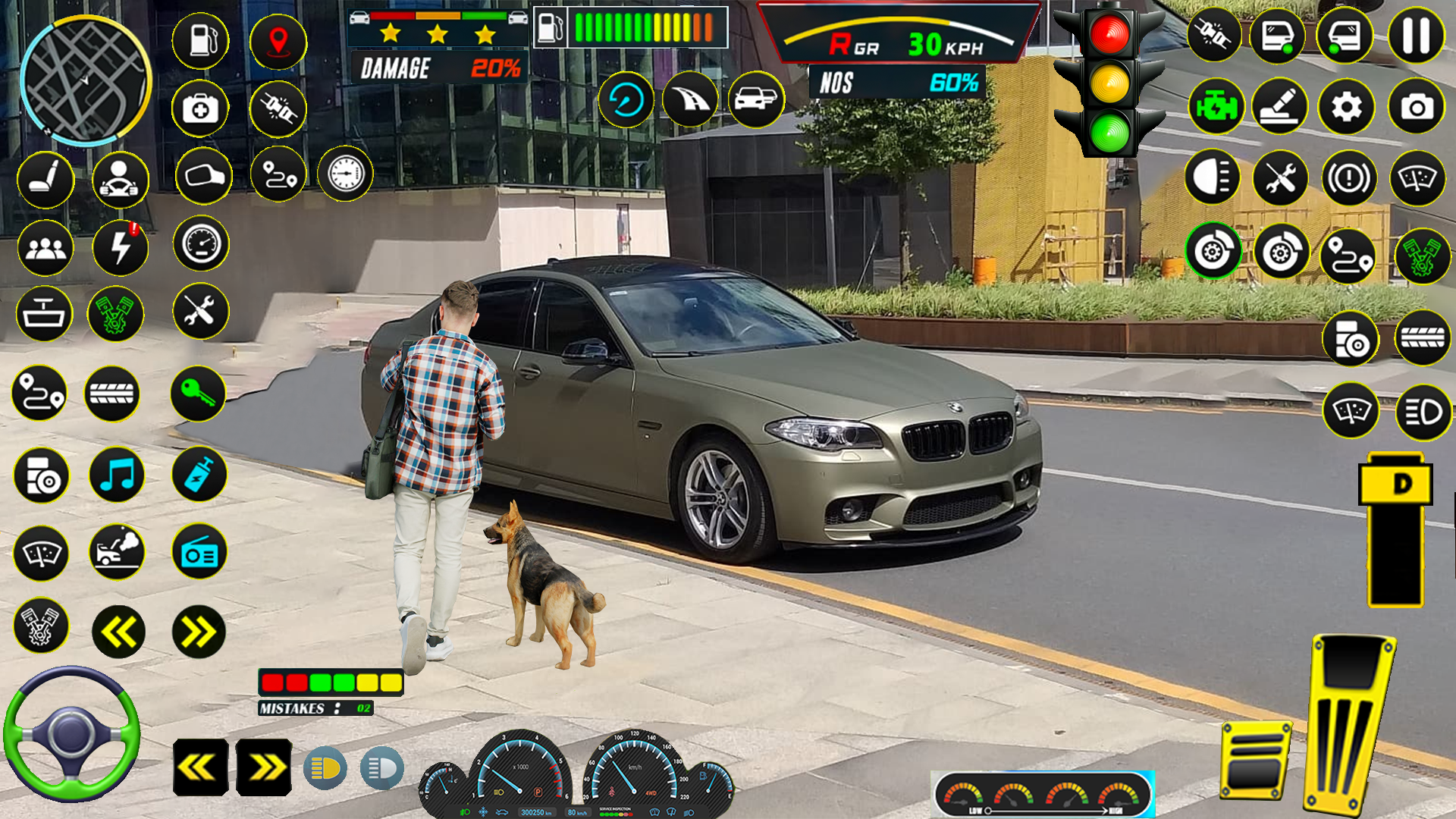Image resolution: width=1456 pixels, height=819 pixels.
Task: Click the seatbelt icon near the top left
Action: point(278,108)
